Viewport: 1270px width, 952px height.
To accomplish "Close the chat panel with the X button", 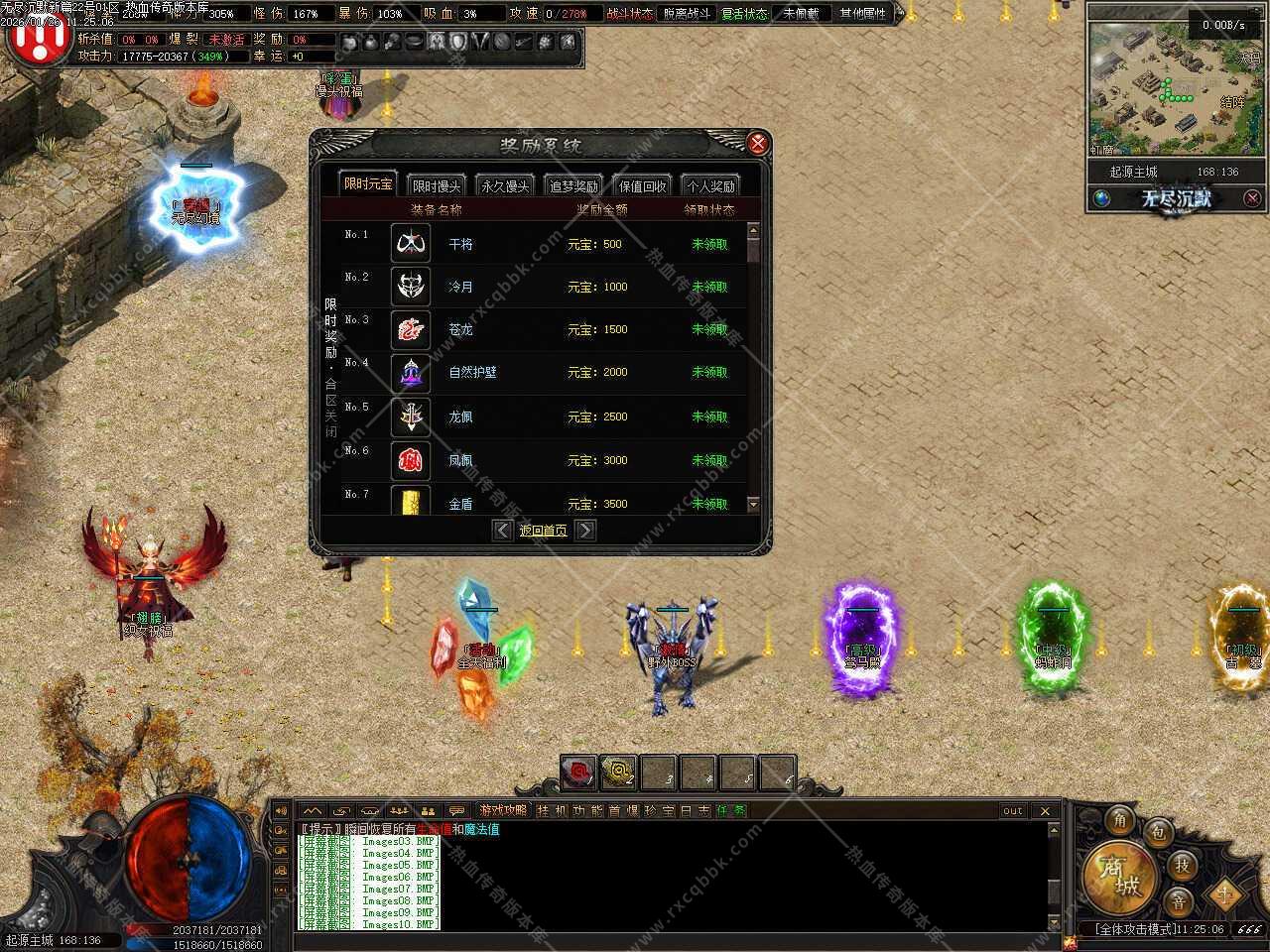I will tap(1045, 811).
